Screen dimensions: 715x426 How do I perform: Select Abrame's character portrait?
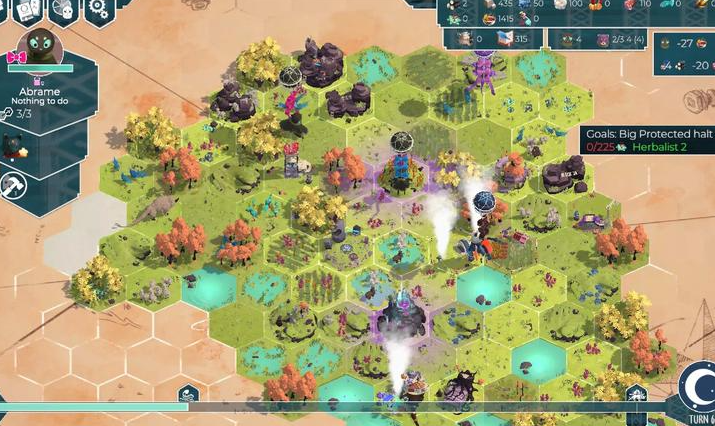(40, 50)
